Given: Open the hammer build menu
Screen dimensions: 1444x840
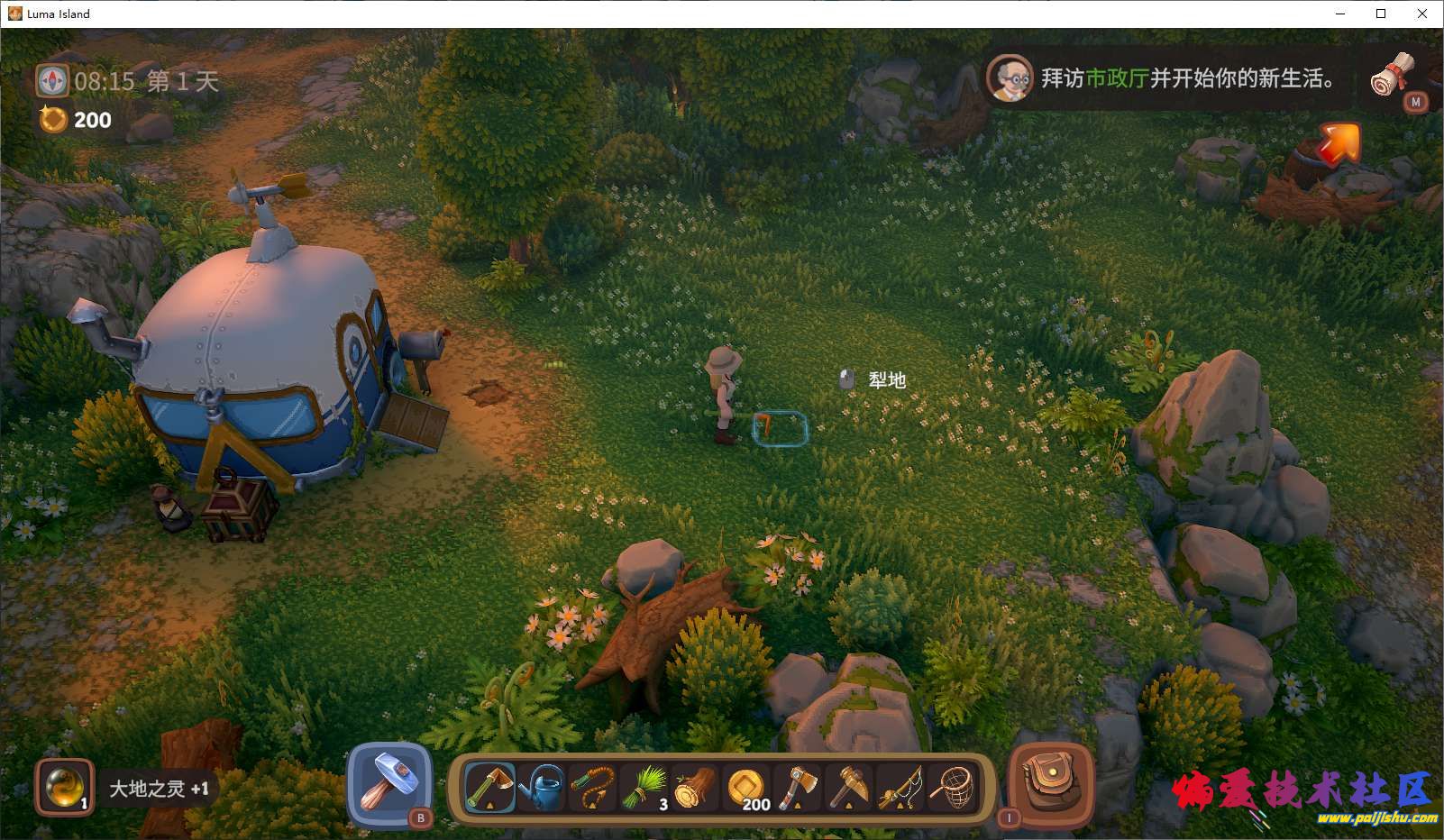Looking at the screenshot, I should 389,781.
